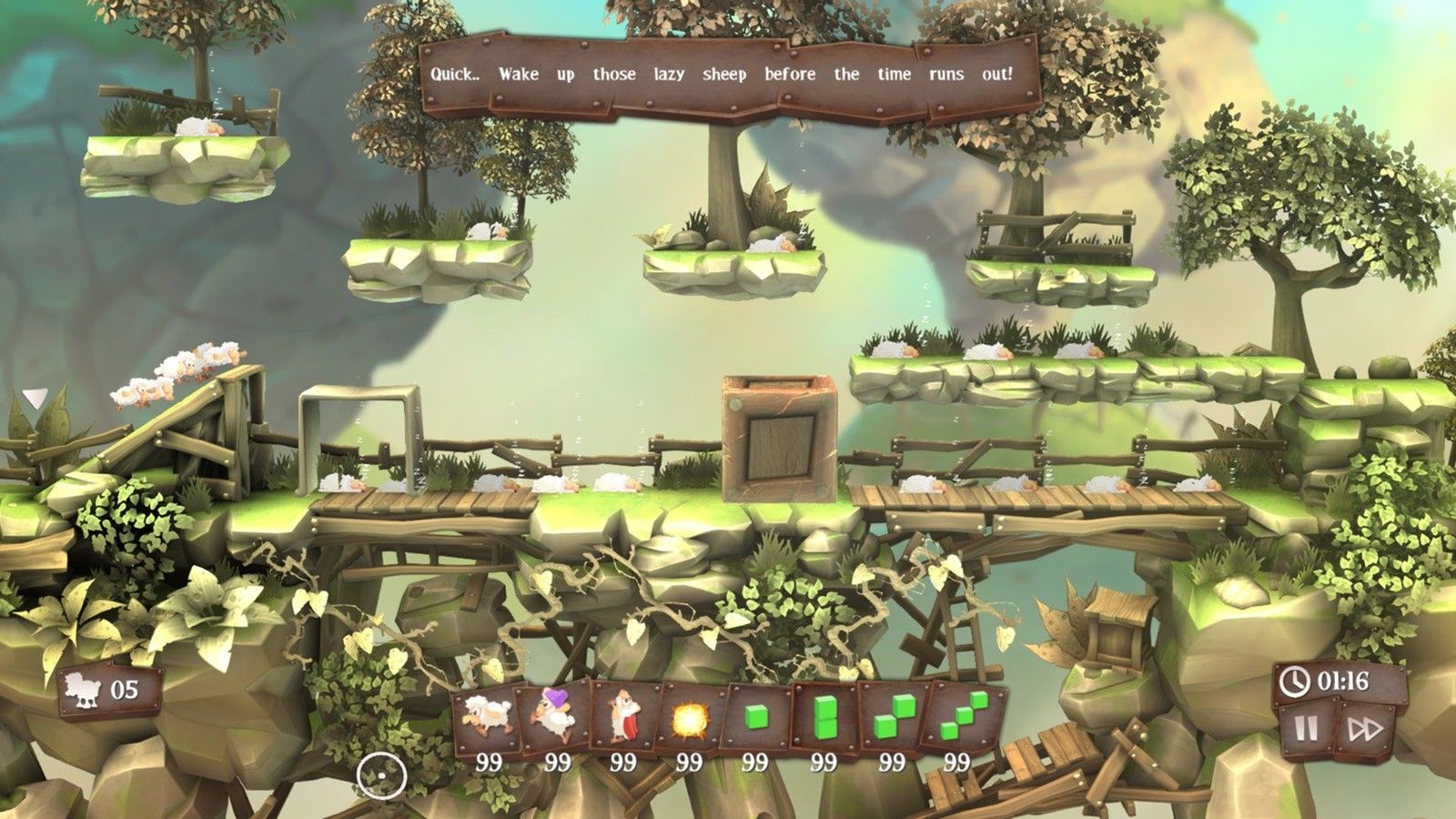Viewport: 1456px width, 819px height.
Task: Pick the two-step diagonal green block piece
Action: pyautogui.click(x=890, y=718)
